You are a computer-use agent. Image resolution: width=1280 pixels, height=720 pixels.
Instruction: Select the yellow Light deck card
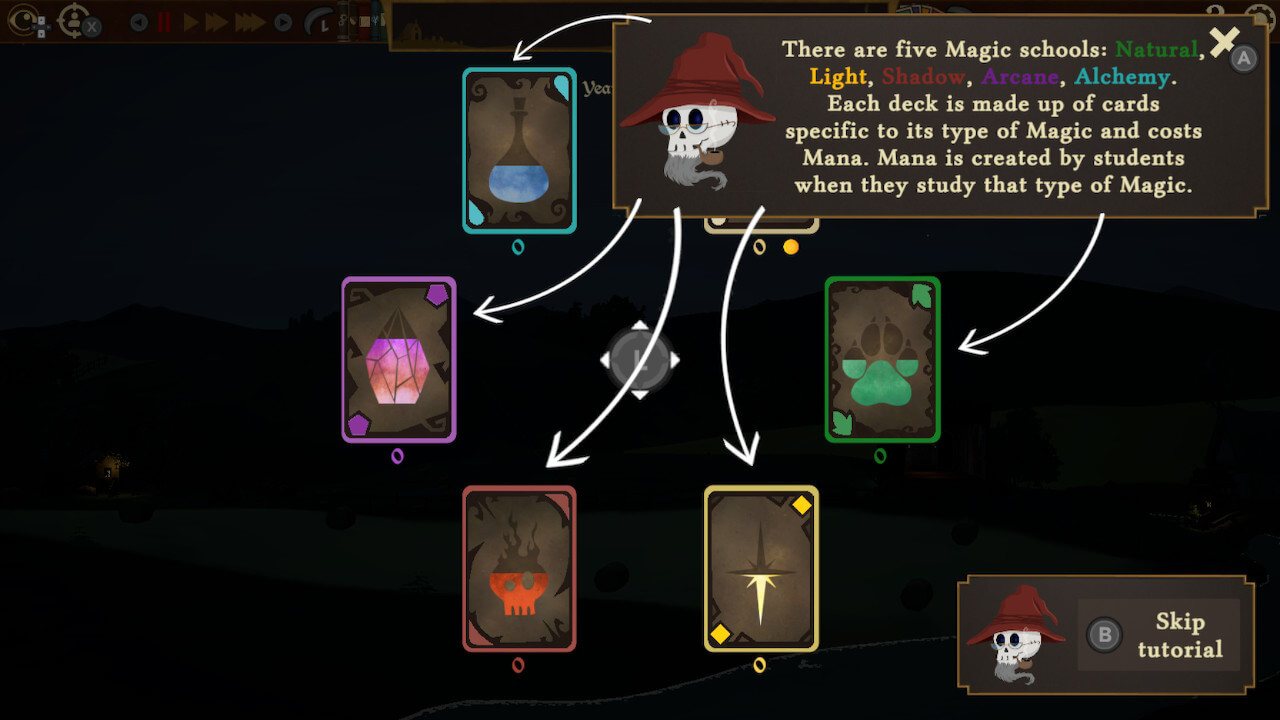(x=761, y=568)
